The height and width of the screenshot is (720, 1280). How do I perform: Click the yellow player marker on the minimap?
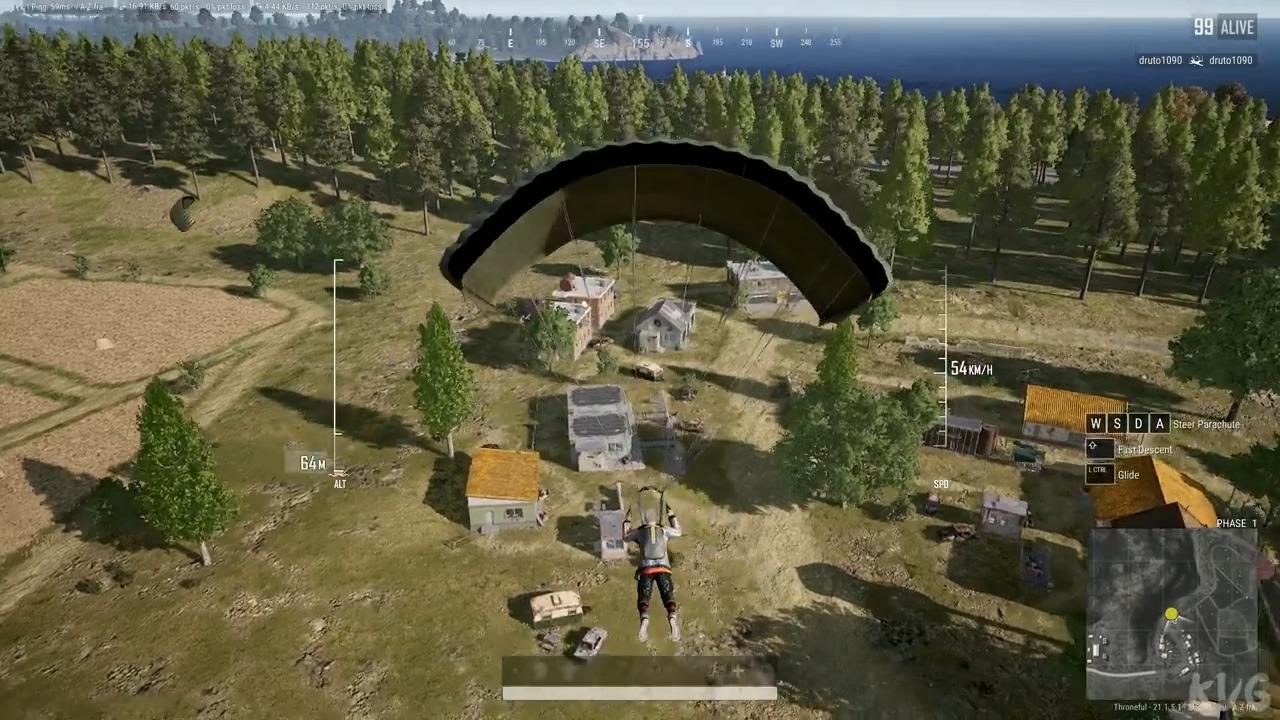click(x=1171, y=615)
